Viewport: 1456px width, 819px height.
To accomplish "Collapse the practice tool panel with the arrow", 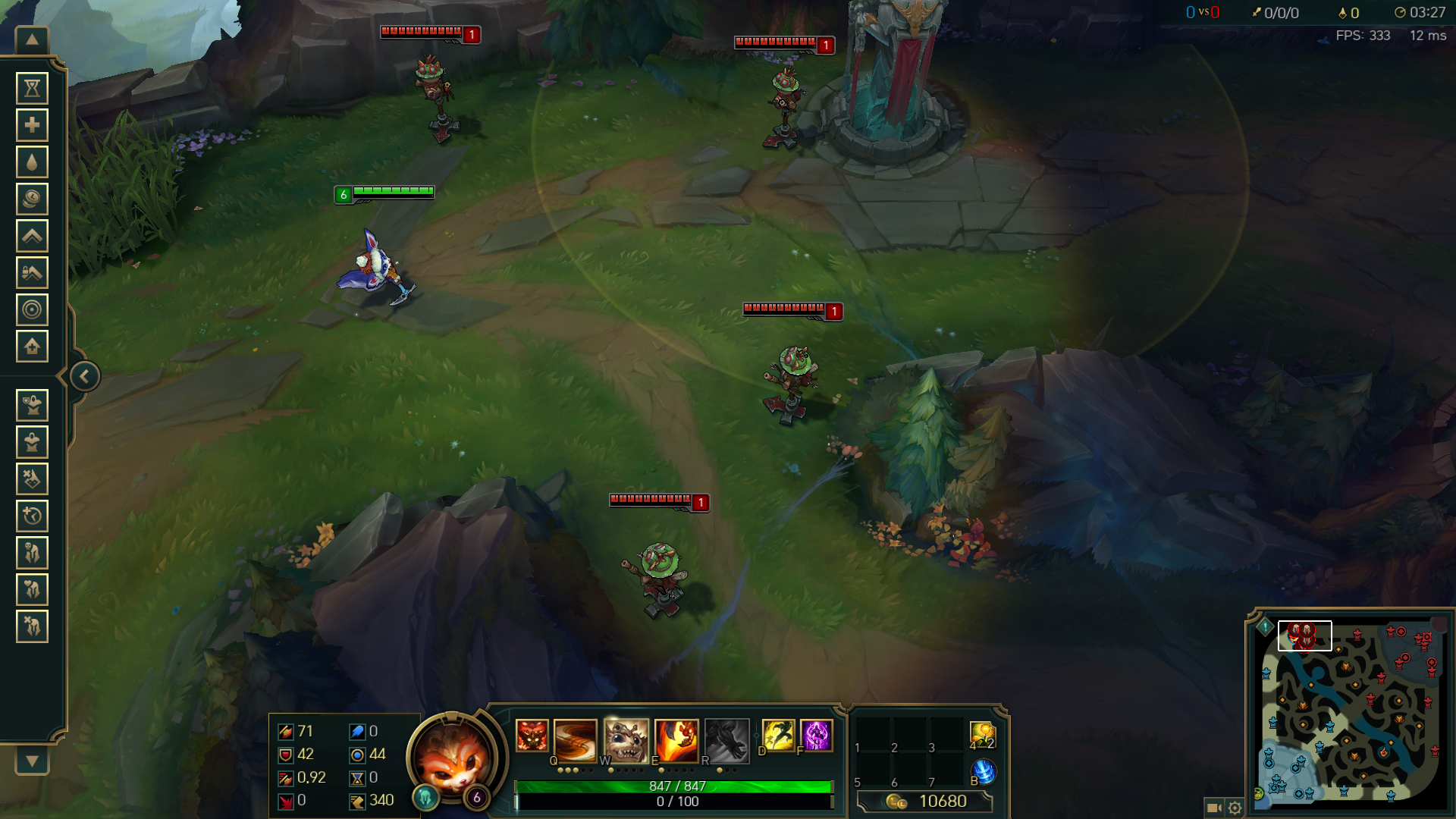I will coord(84,376).
